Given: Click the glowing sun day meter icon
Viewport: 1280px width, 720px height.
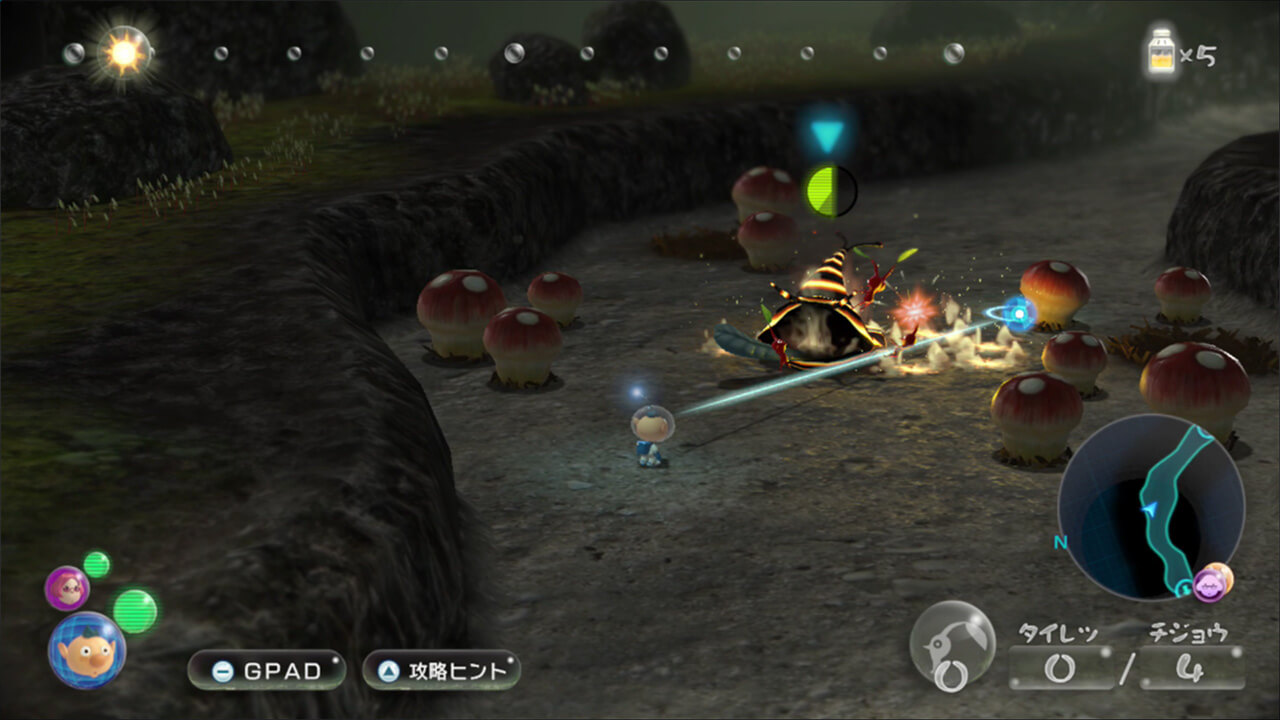Looking at the screenshot, I should click(x=125, y=53).
